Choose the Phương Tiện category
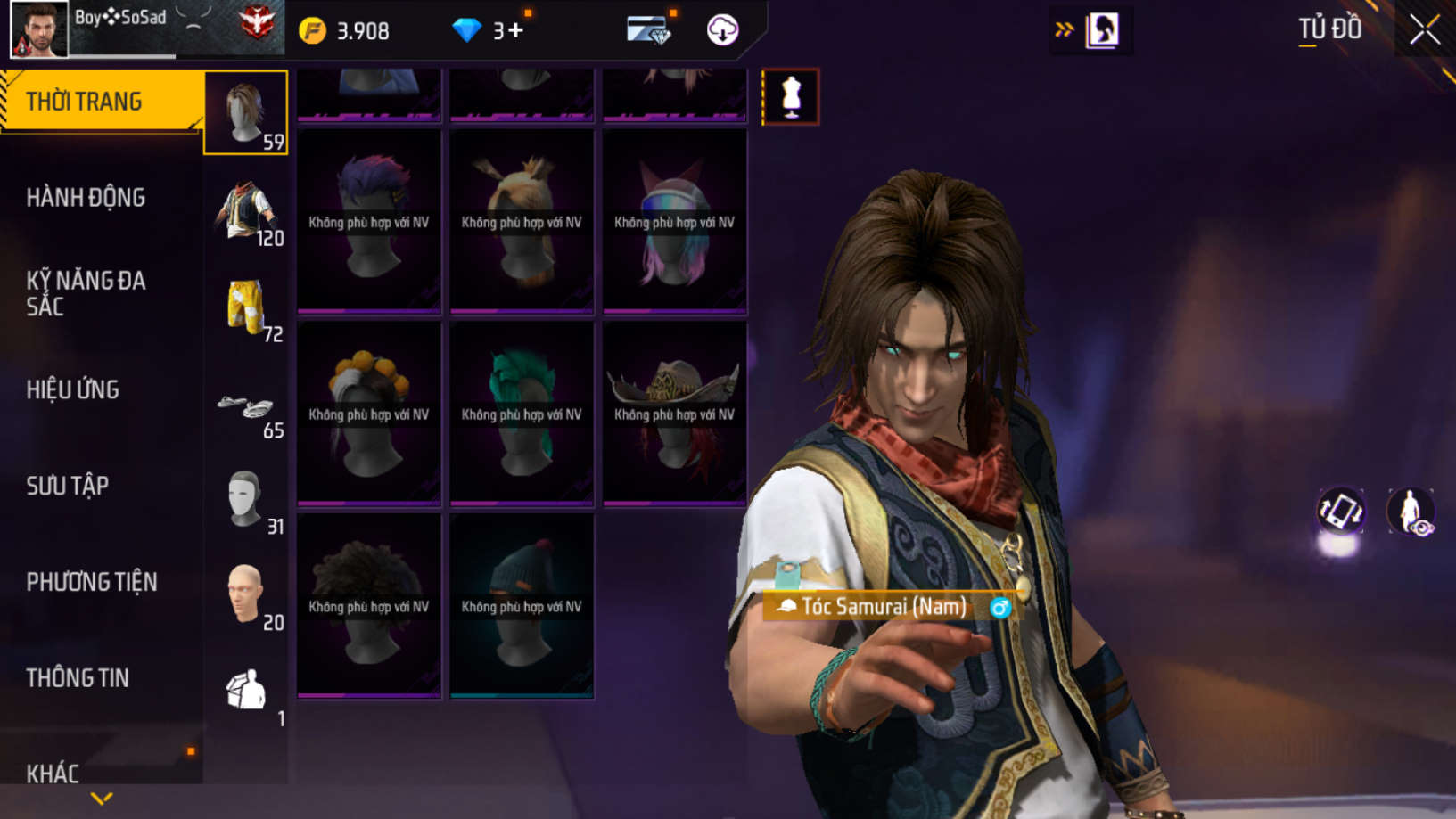The width and height of the screenshot is (1456, 819). click(x=92, y=582)
